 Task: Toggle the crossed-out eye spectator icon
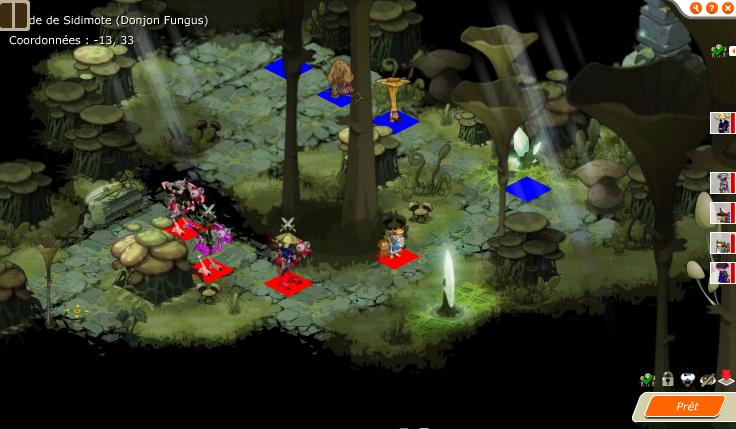707,379
